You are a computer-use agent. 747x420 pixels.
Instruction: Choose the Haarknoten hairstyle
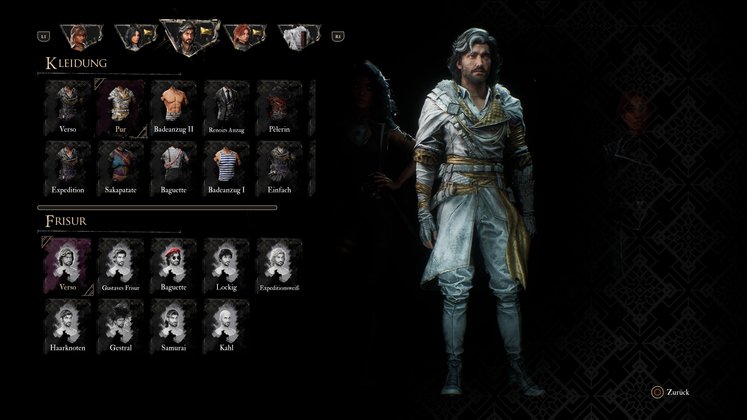[68, 320]
